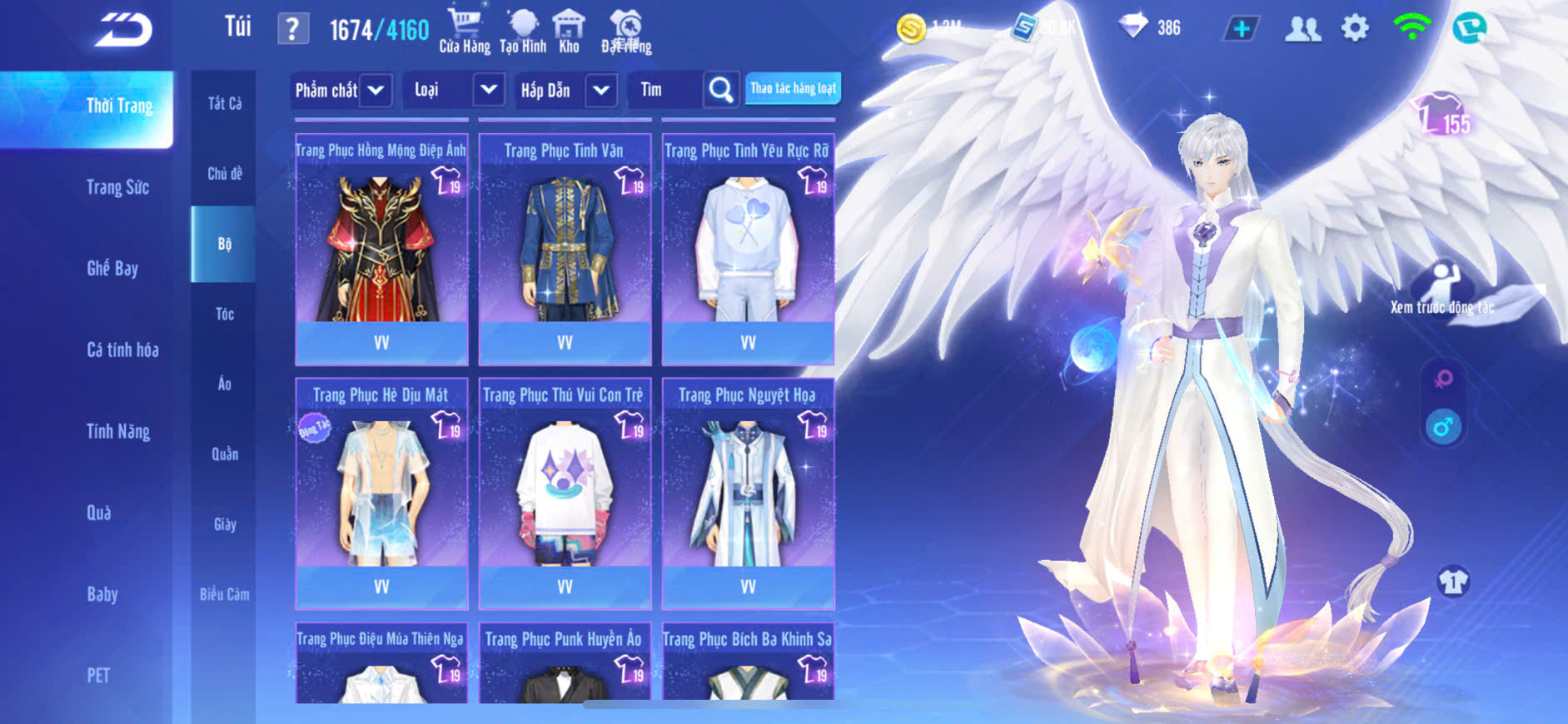Switch to the Ghế Bay tab

112,268
